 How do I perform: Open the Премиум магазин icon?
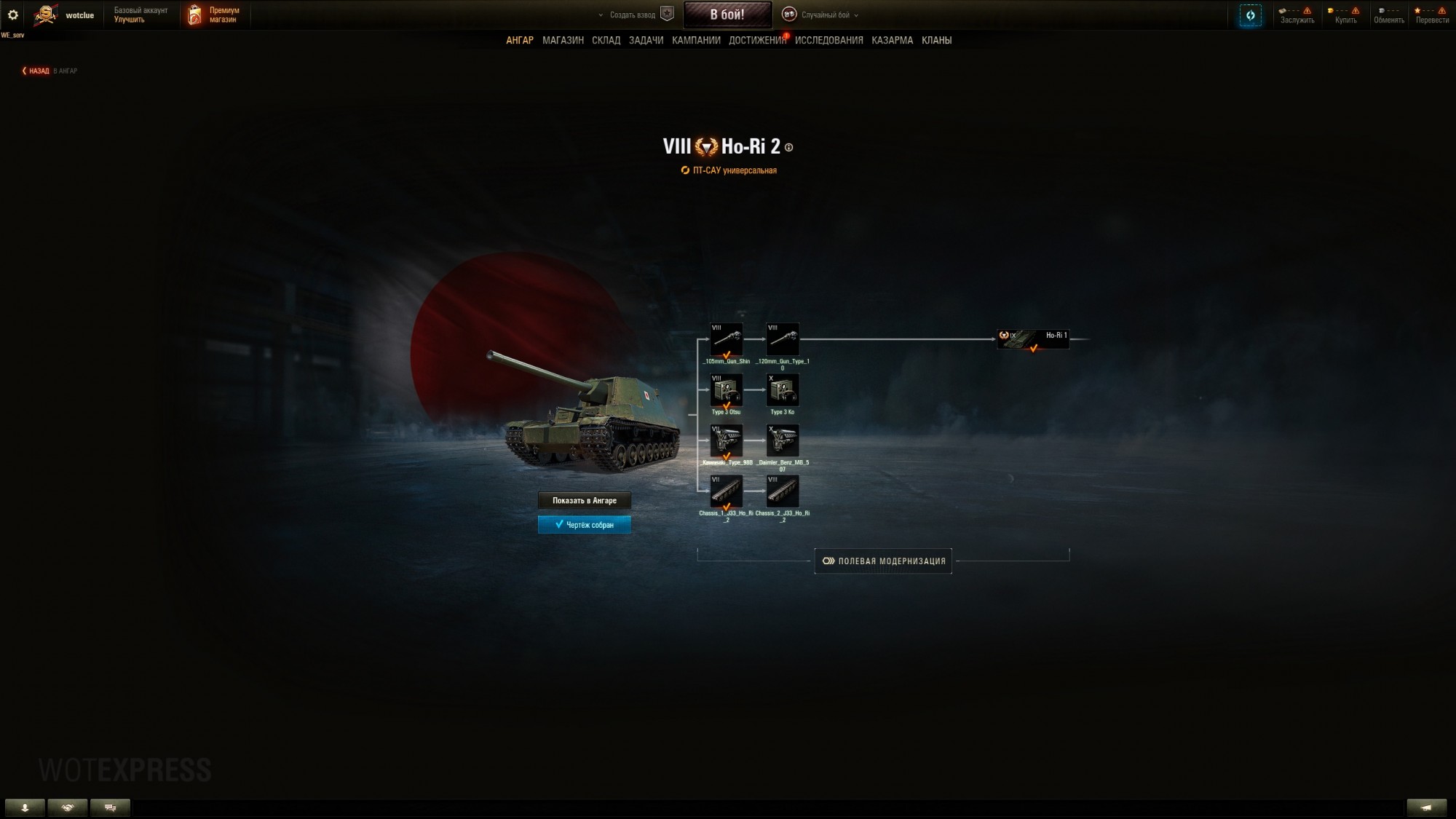pyautogui.click(x=195, y=14)
